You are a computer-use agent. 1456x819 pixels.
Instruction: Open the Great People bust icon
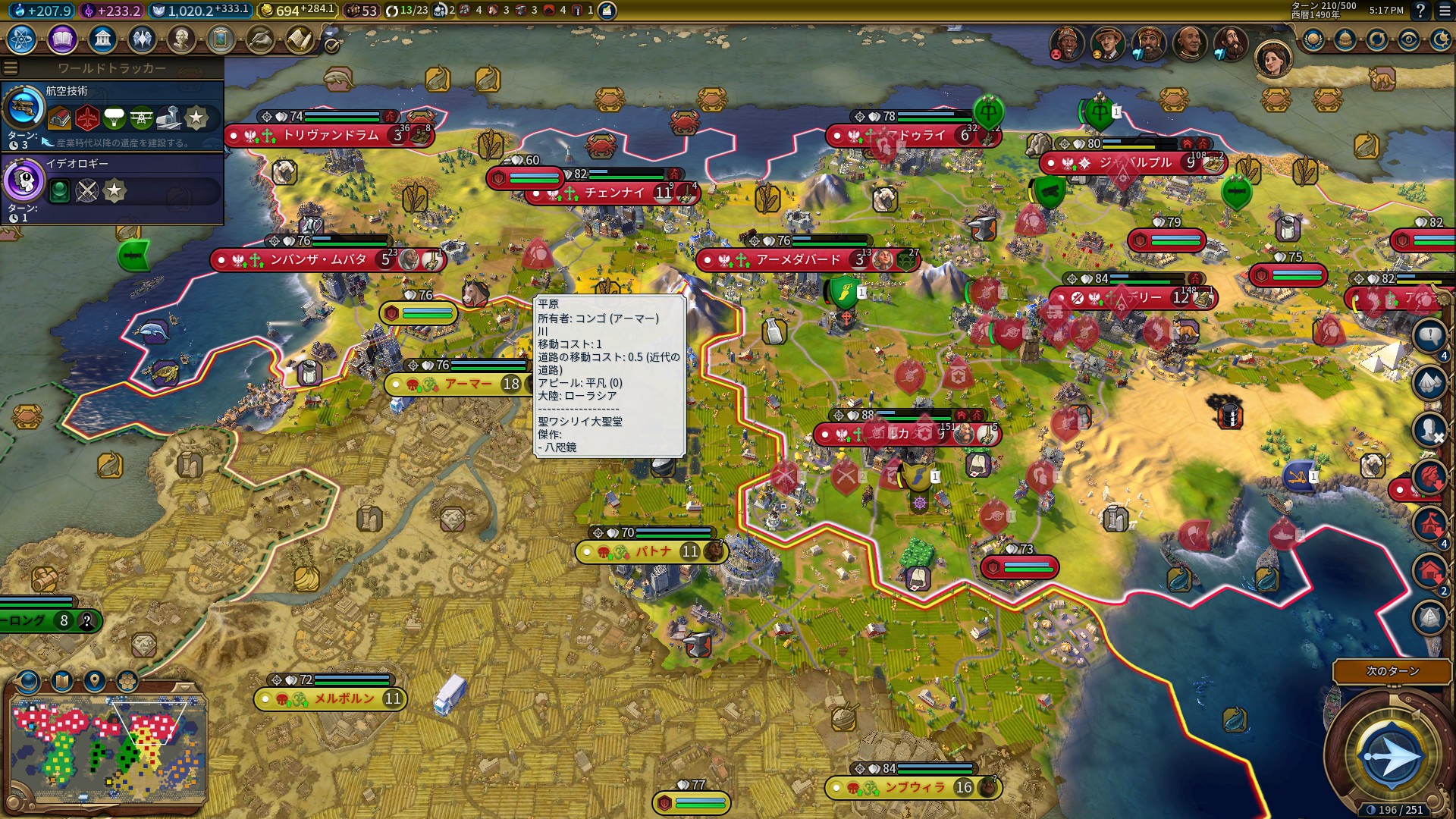(181, 39)
